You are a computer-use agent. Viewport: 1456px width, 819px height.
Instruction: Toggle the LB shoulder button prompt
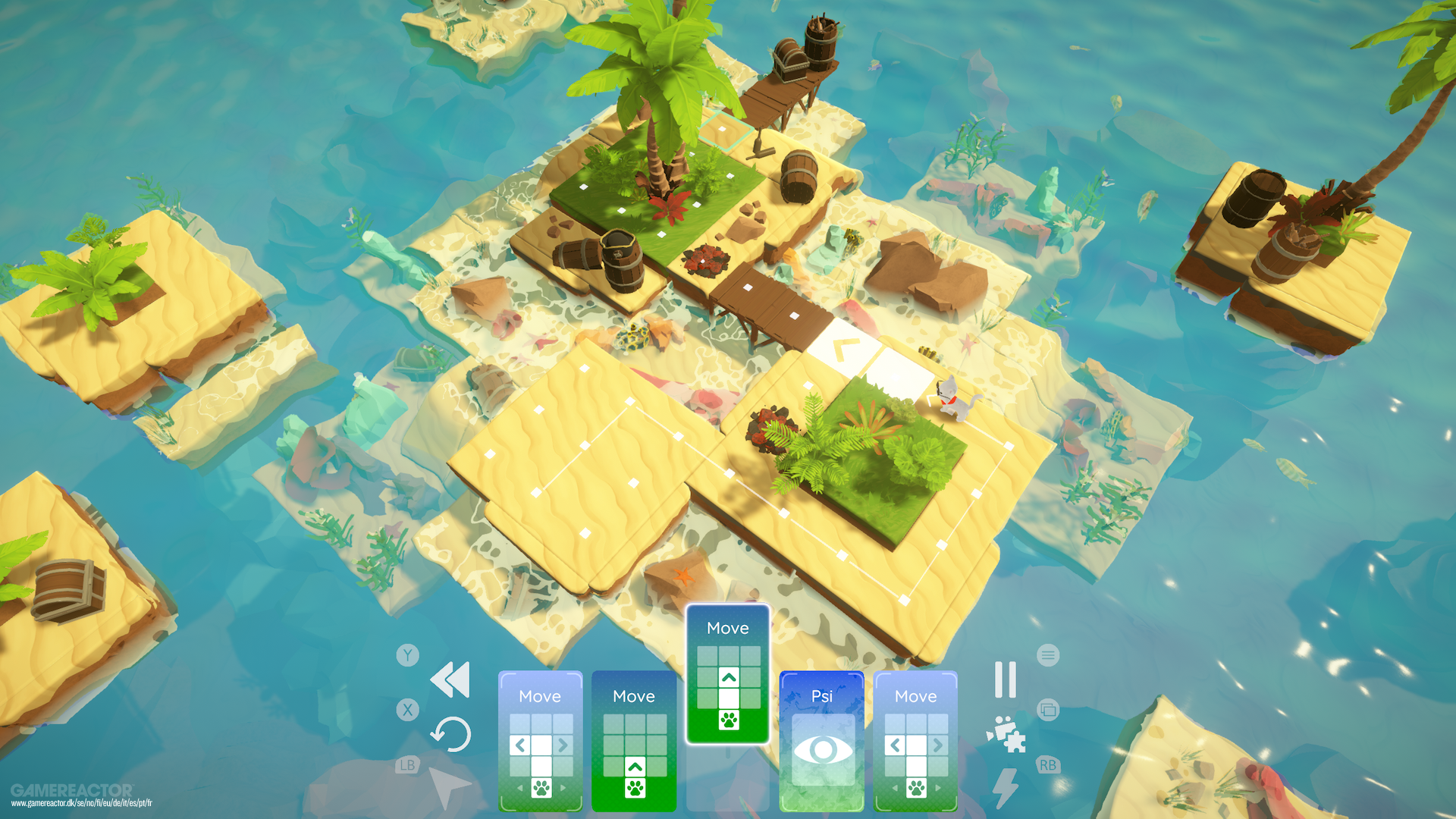408,764
